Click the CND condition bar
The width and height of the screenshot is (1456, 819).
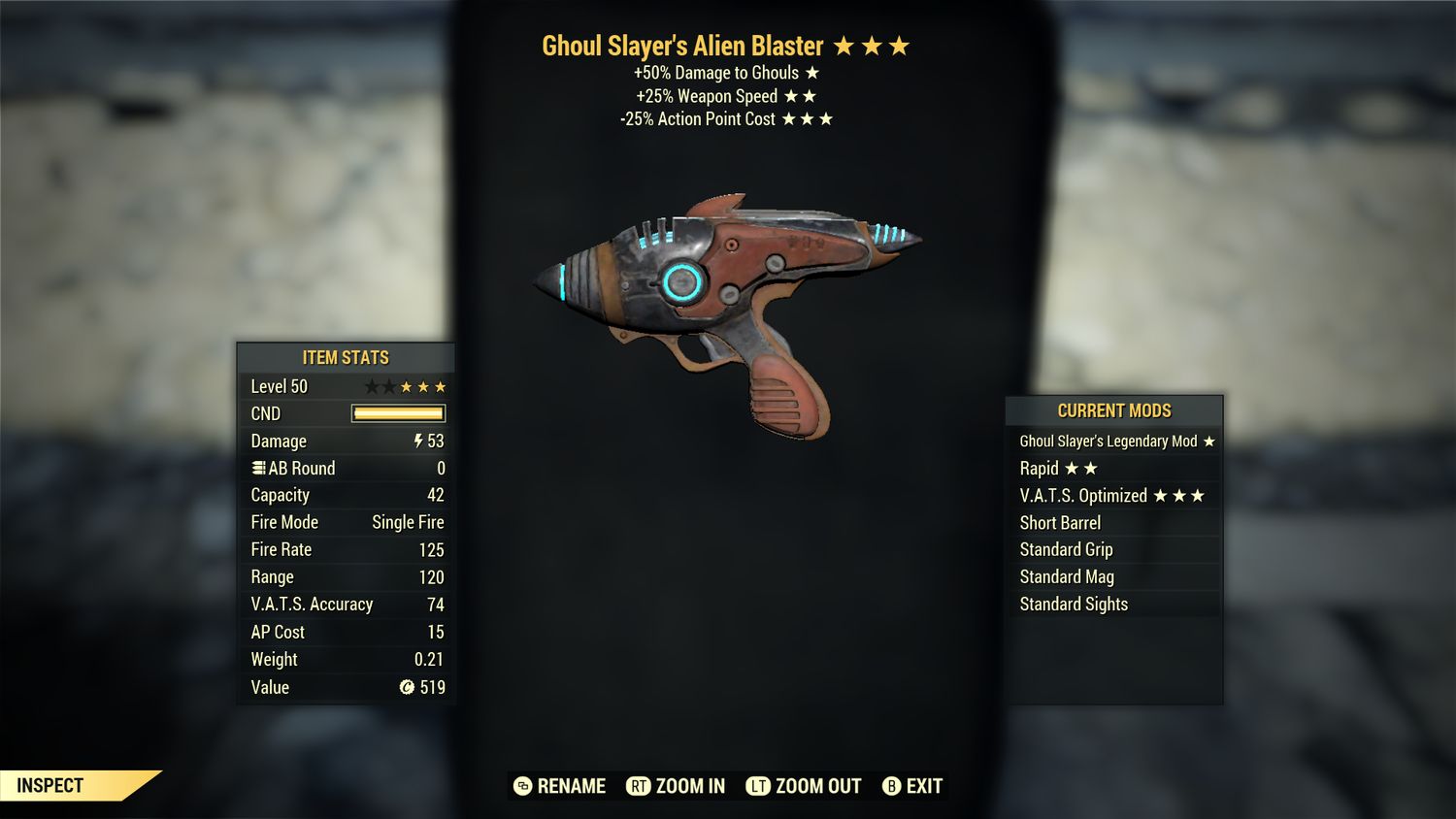(398, 413)
